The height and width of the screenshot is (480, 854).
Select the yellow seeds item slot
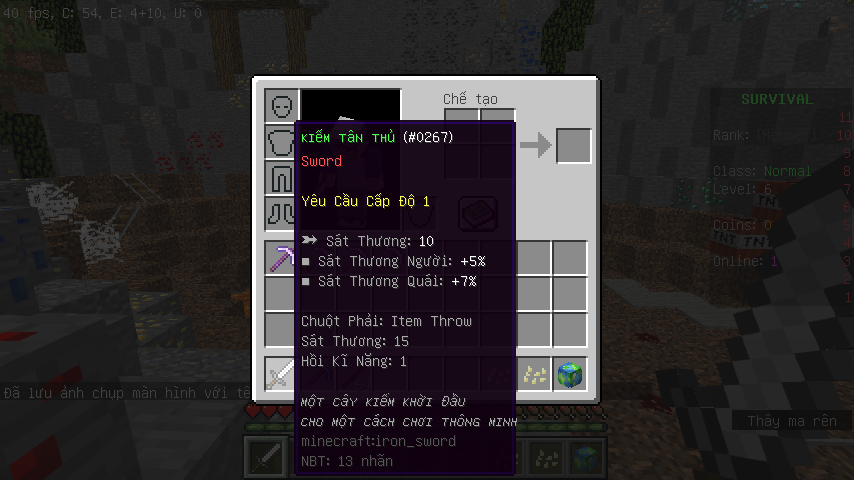click(x=534, y=375)
